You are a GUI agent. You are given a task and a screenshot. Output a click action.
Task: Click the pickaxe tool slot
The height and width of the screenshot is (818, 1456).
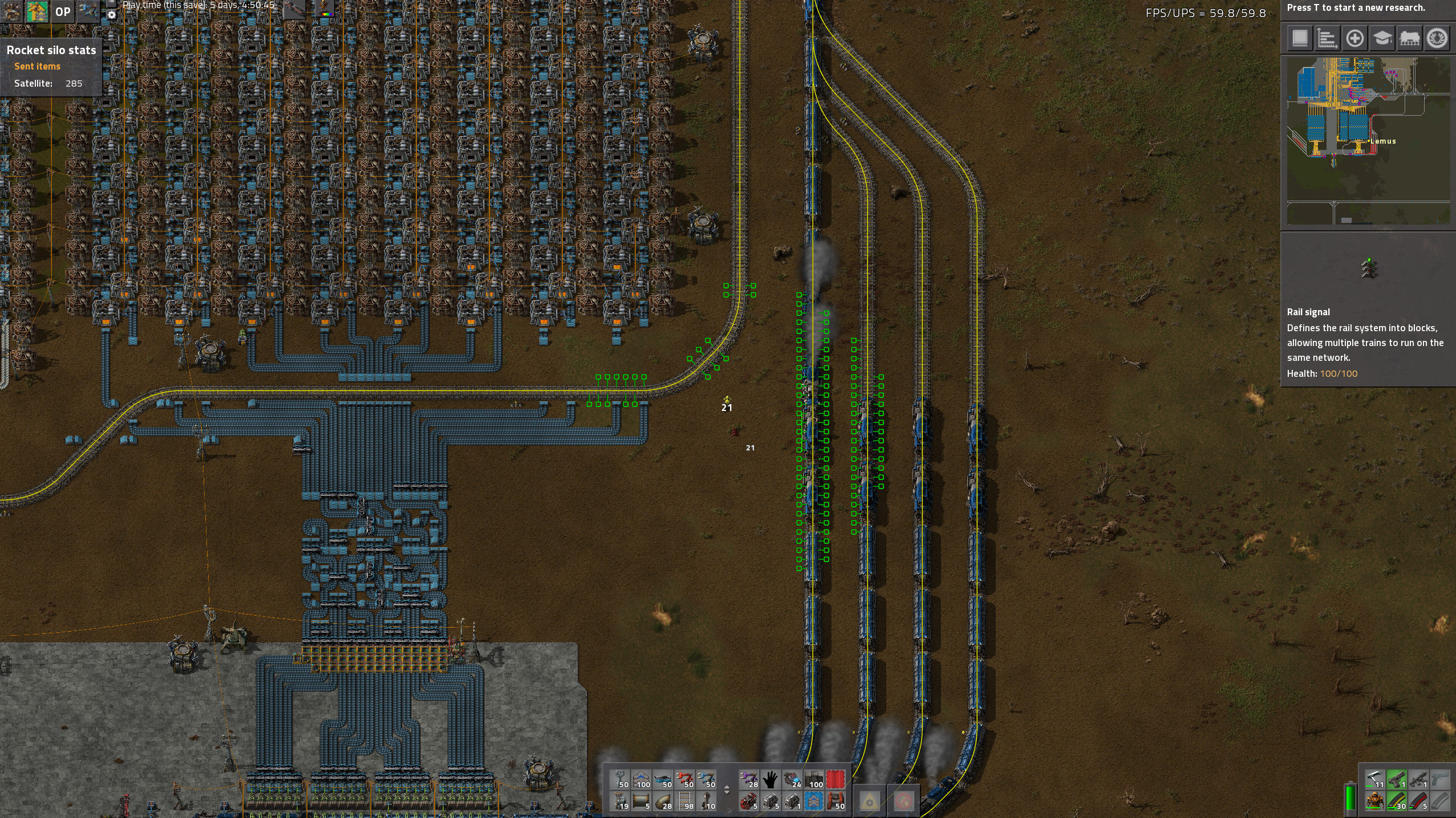point(1375,780)
